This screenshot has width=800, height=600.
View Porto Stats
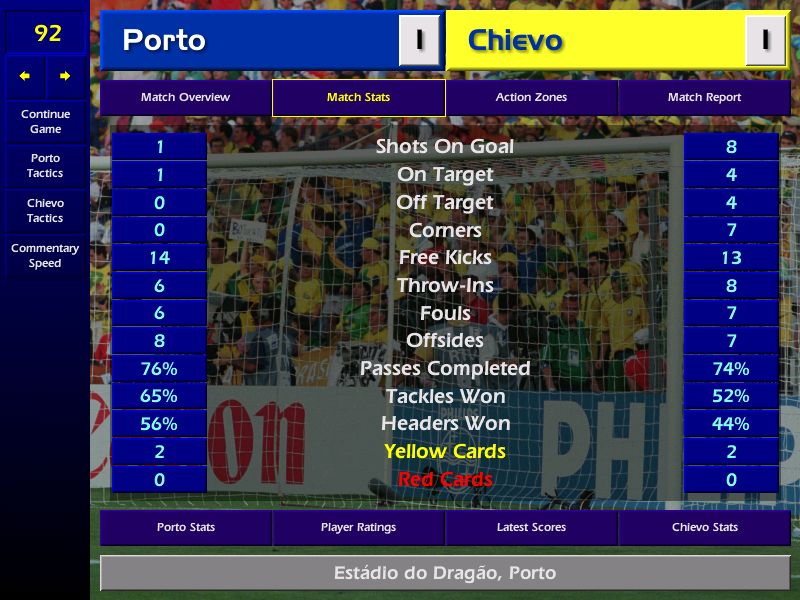click(185, 527)
